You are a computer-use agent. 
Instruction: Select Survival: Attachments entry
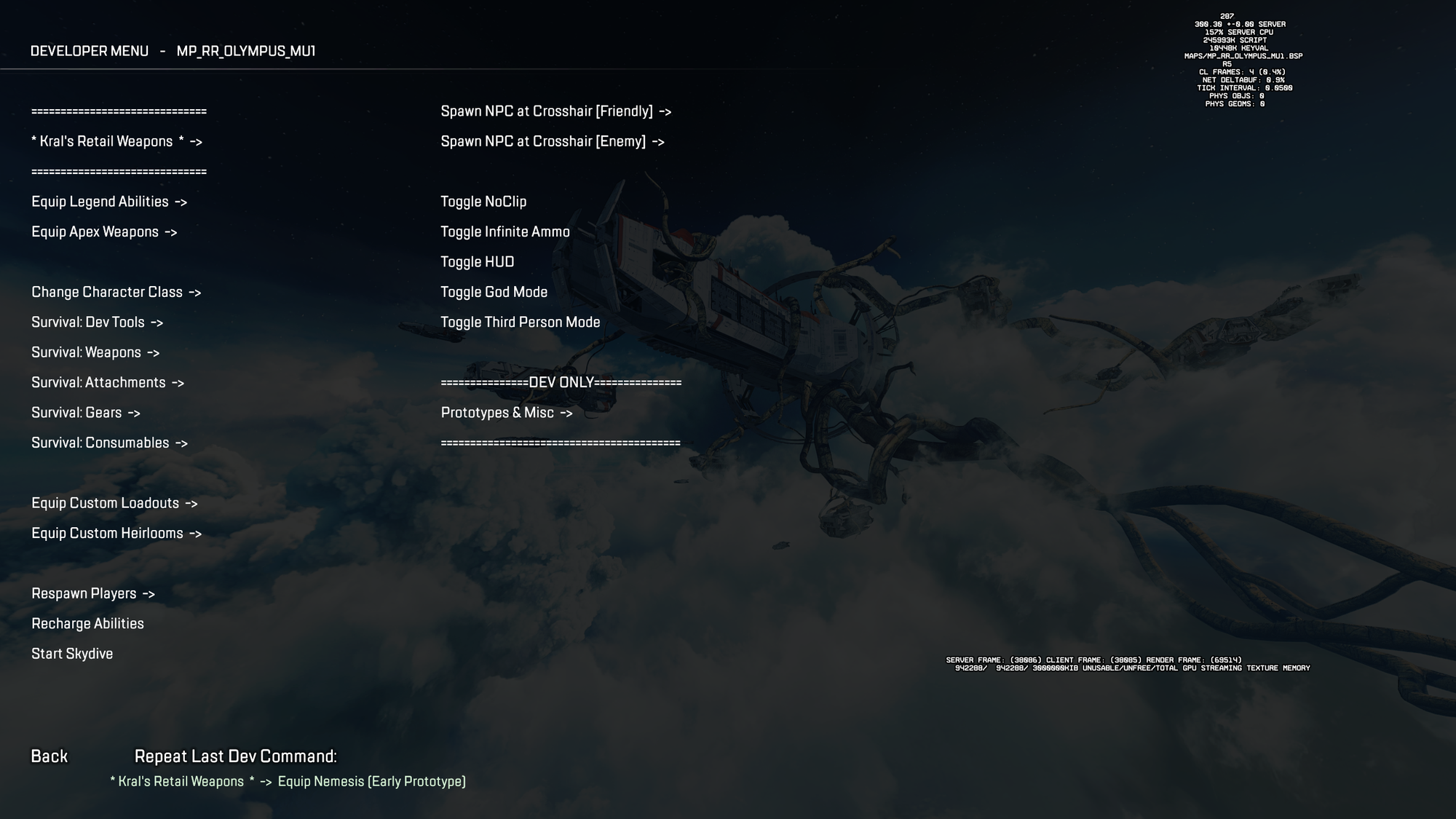click(x=108, y=382)
